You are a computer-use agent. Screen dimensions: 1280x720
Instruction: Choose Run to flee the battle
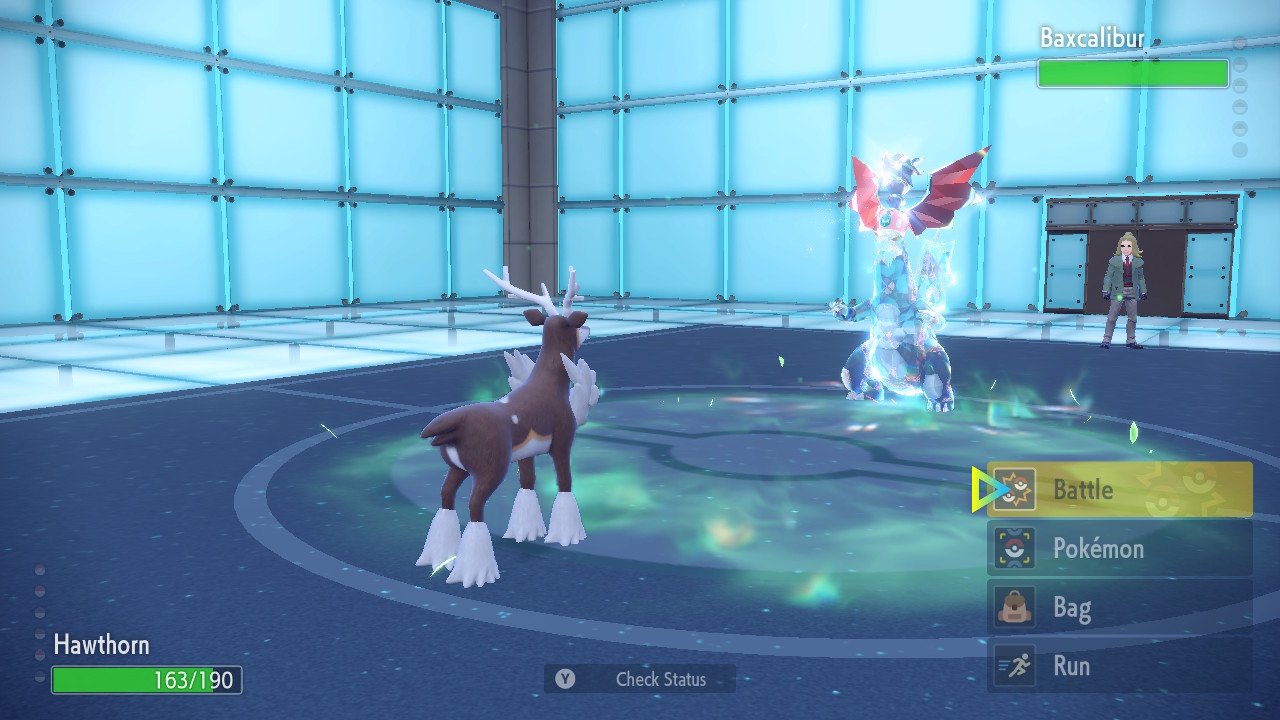tap(1119, 666)
